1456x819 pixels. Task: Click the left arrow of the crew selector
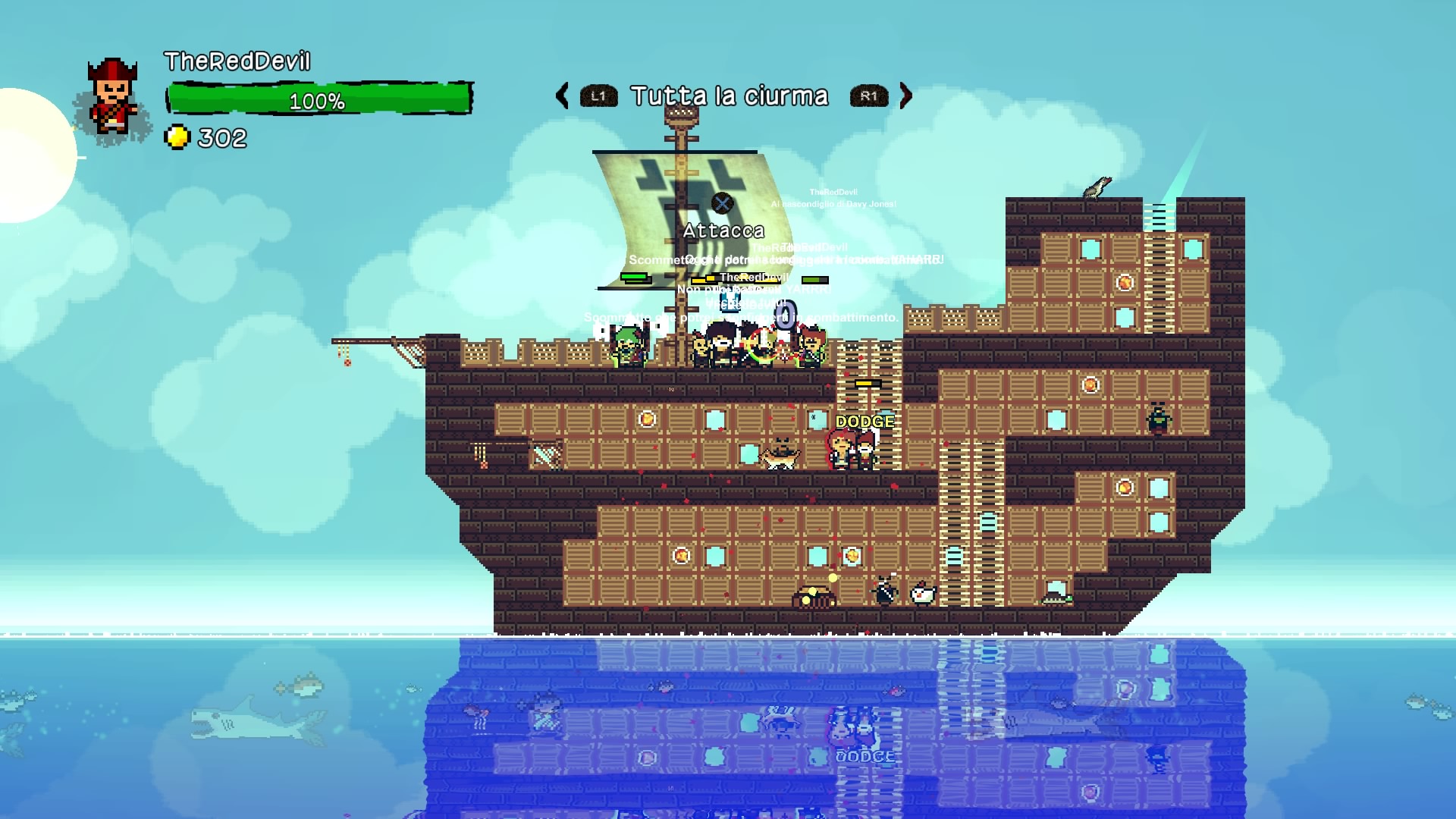562,96
